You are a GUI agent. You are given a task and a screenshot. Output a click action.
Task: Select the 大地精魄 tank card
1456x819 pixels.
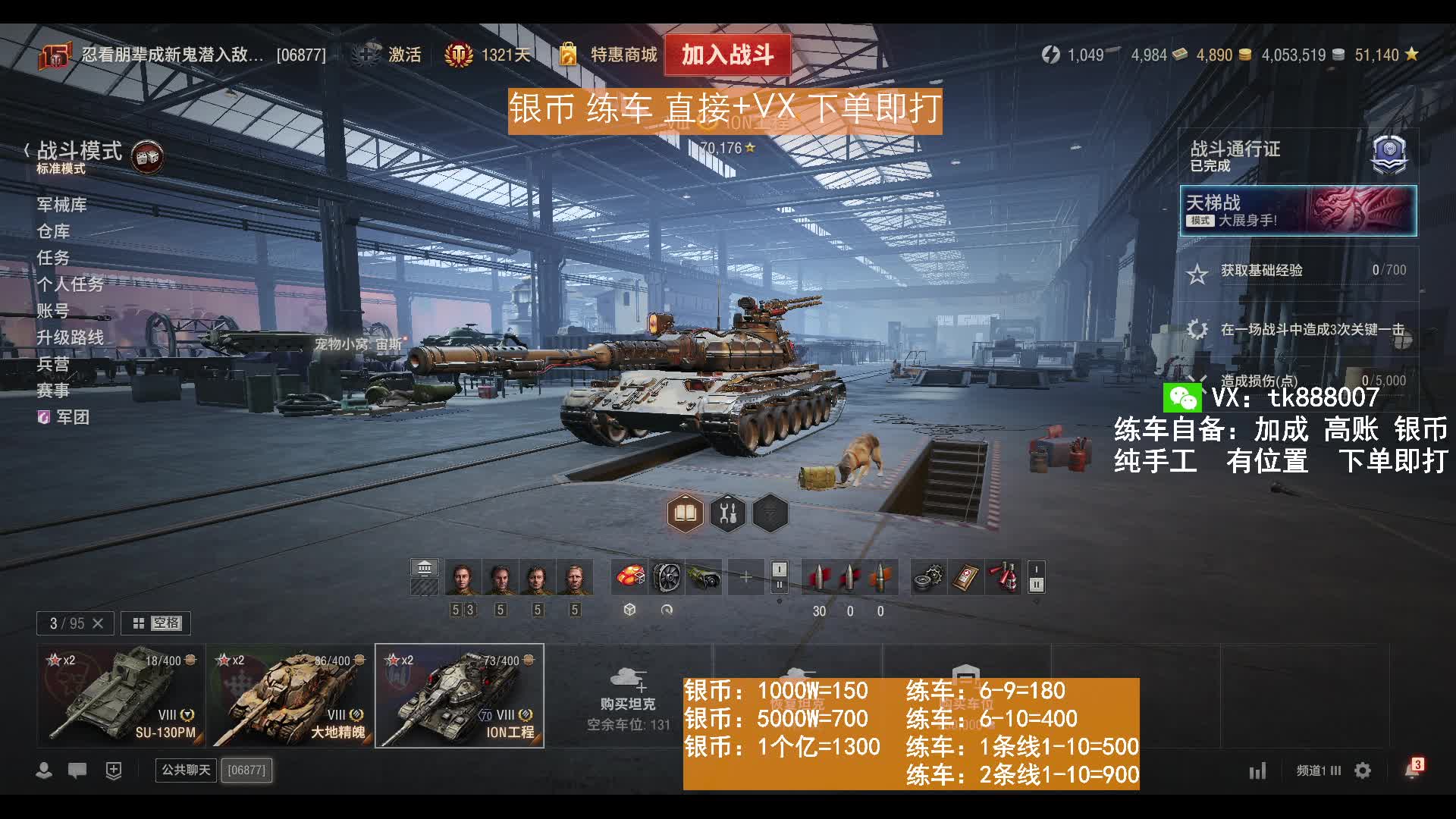[x=290, y=696]
